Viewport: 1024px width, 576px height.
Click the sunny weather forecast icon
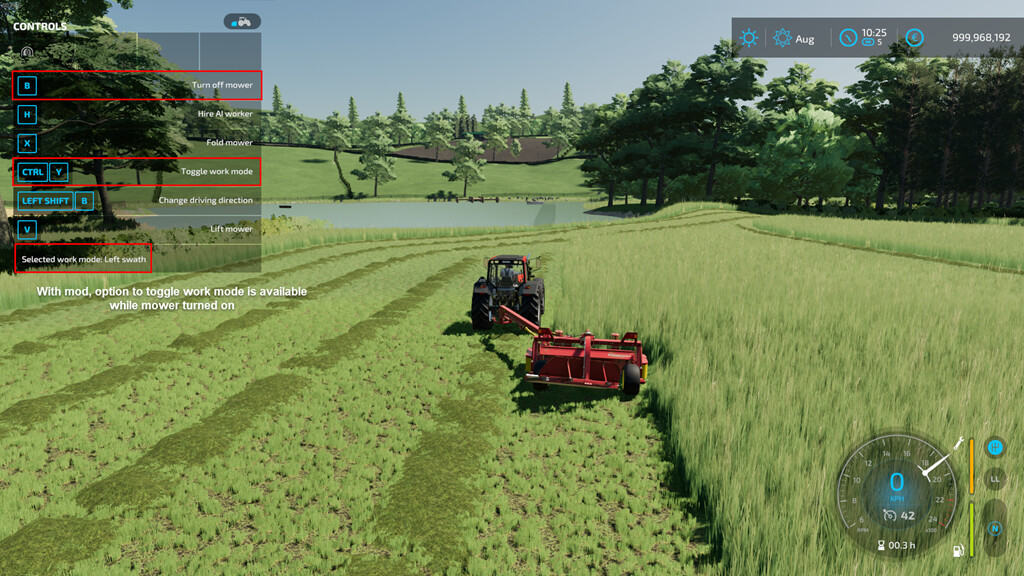748,38
